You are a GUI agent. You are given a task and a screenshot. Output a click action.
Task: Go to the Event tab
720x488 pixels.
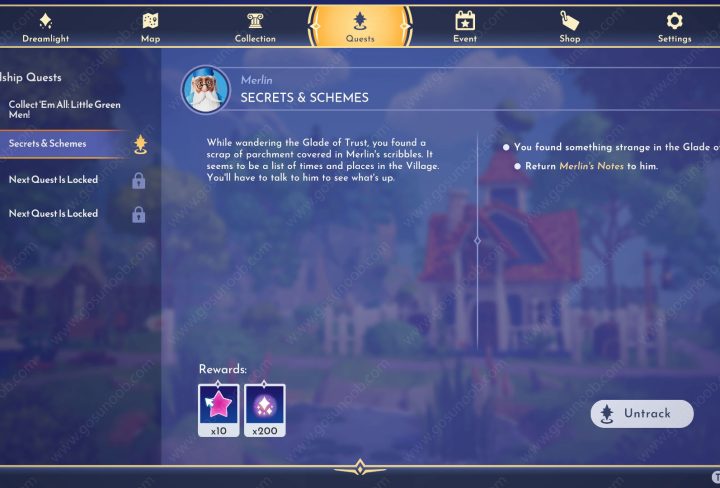465,27
